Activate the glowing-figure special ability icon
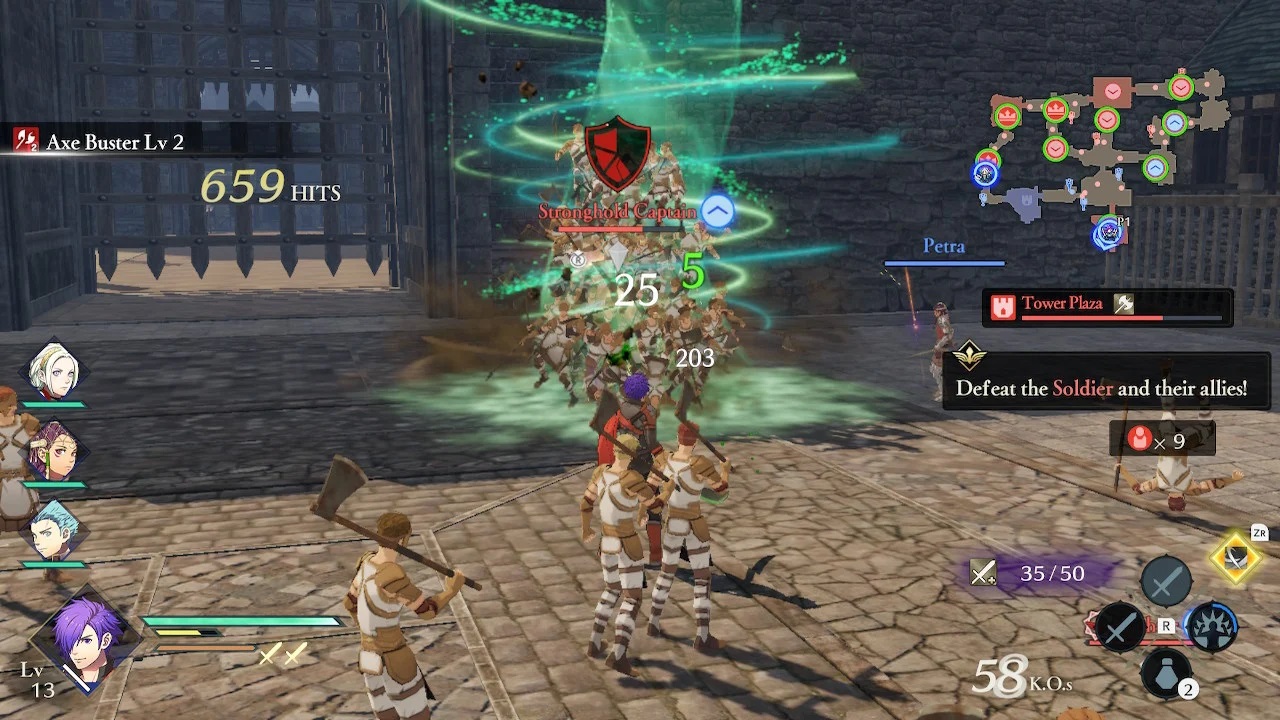Viewport: 1280px width, 720px height. (x=1212, y=627)
